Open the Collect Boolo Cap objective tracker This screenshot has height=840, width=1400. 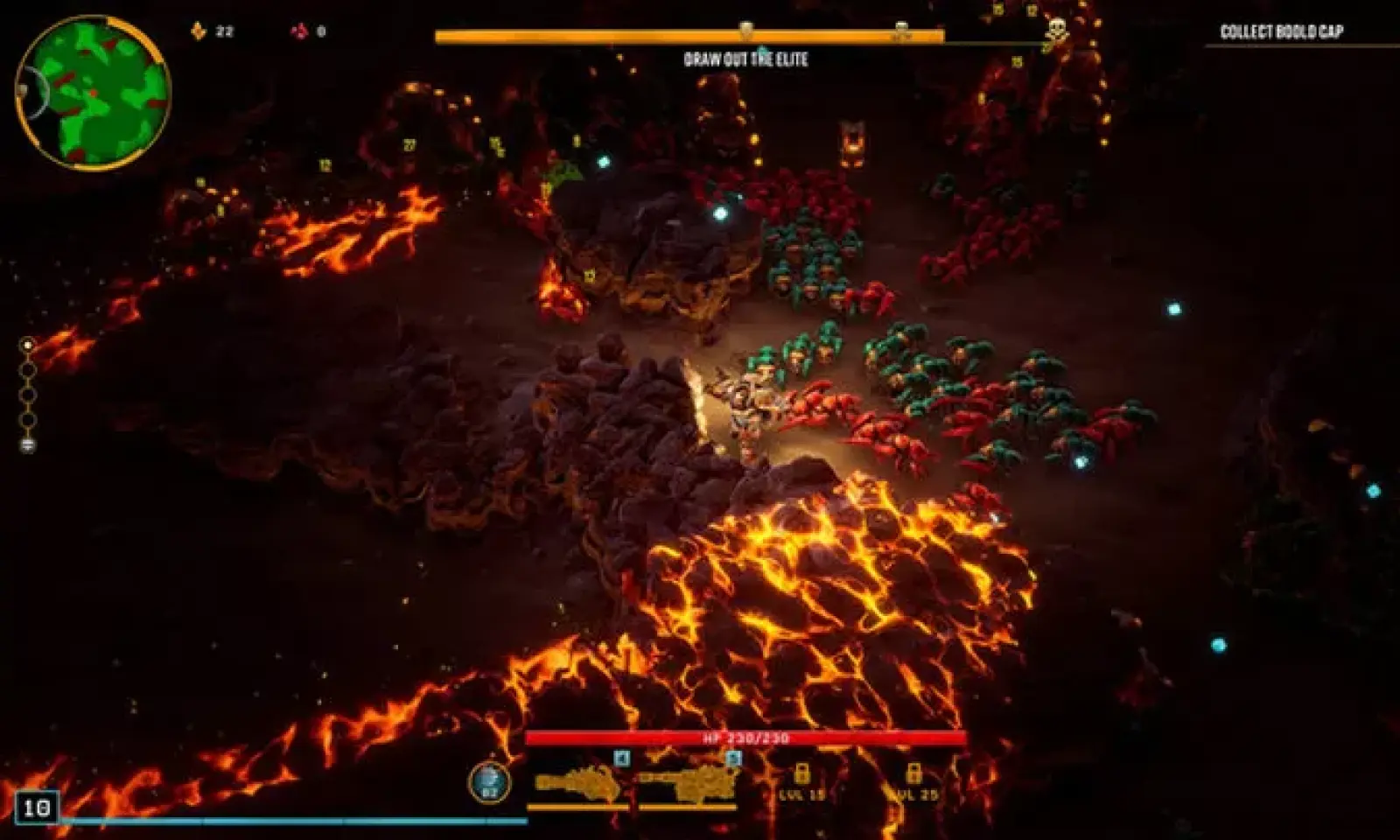1281,32
